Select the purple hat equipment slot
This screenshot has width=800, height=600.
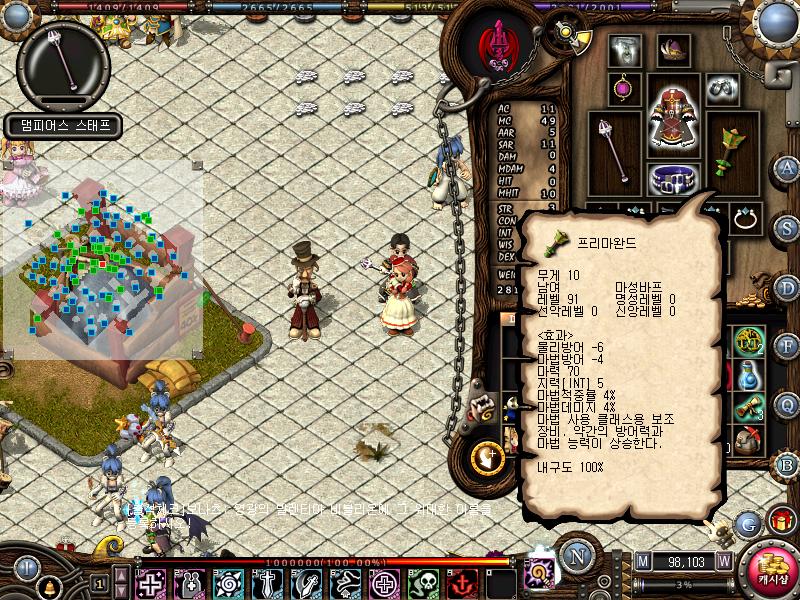pyautogui.click(x=670, y=49)
